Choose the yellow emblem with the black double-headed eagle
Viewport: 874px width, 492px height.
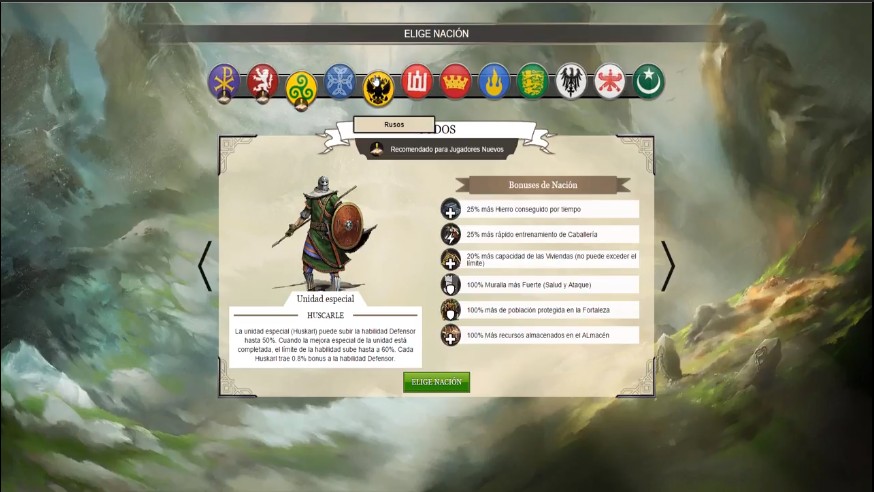[x=379, y=88]
